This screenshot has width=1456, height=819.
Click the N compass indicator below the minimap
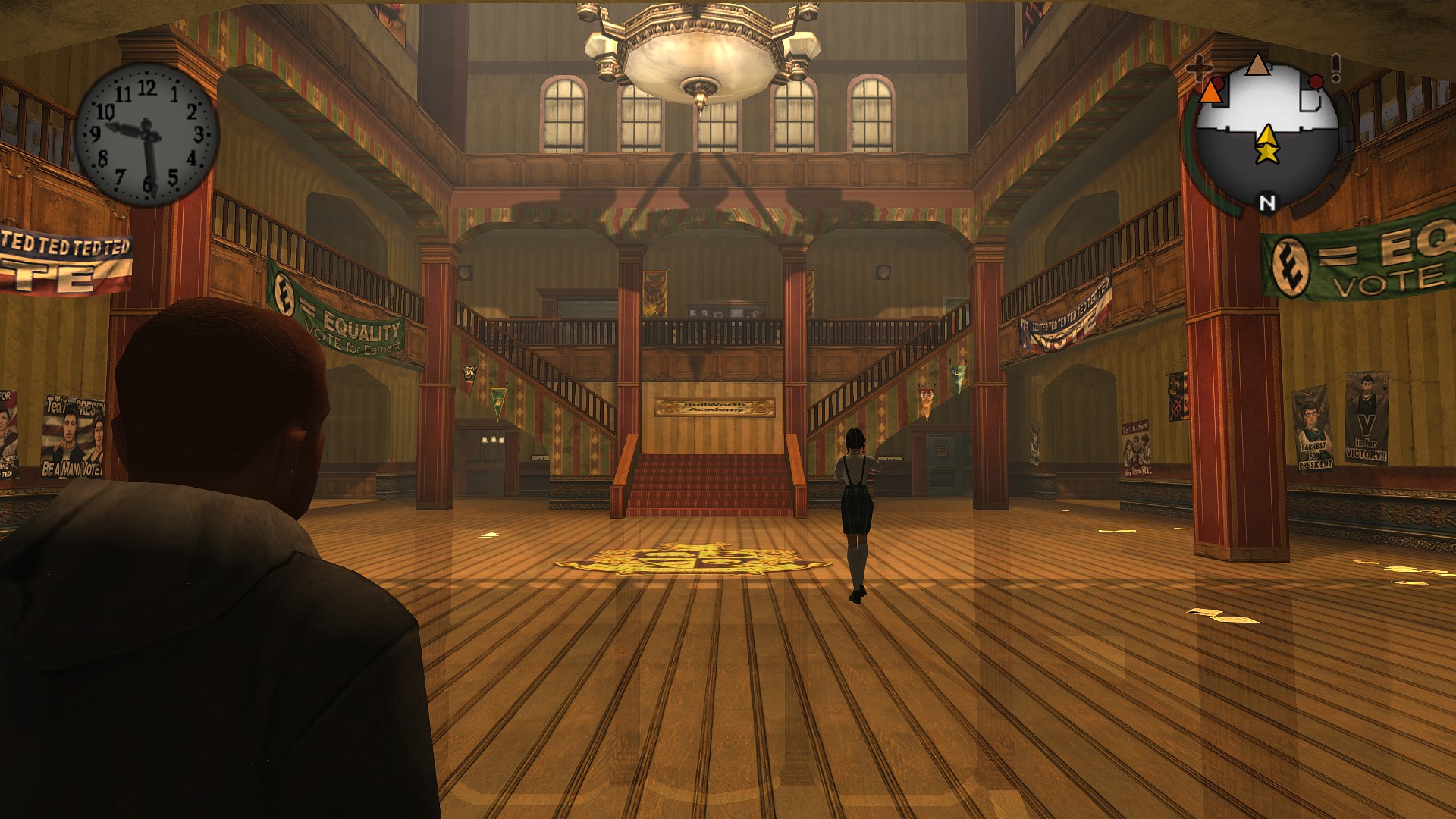click(1267, 202)
